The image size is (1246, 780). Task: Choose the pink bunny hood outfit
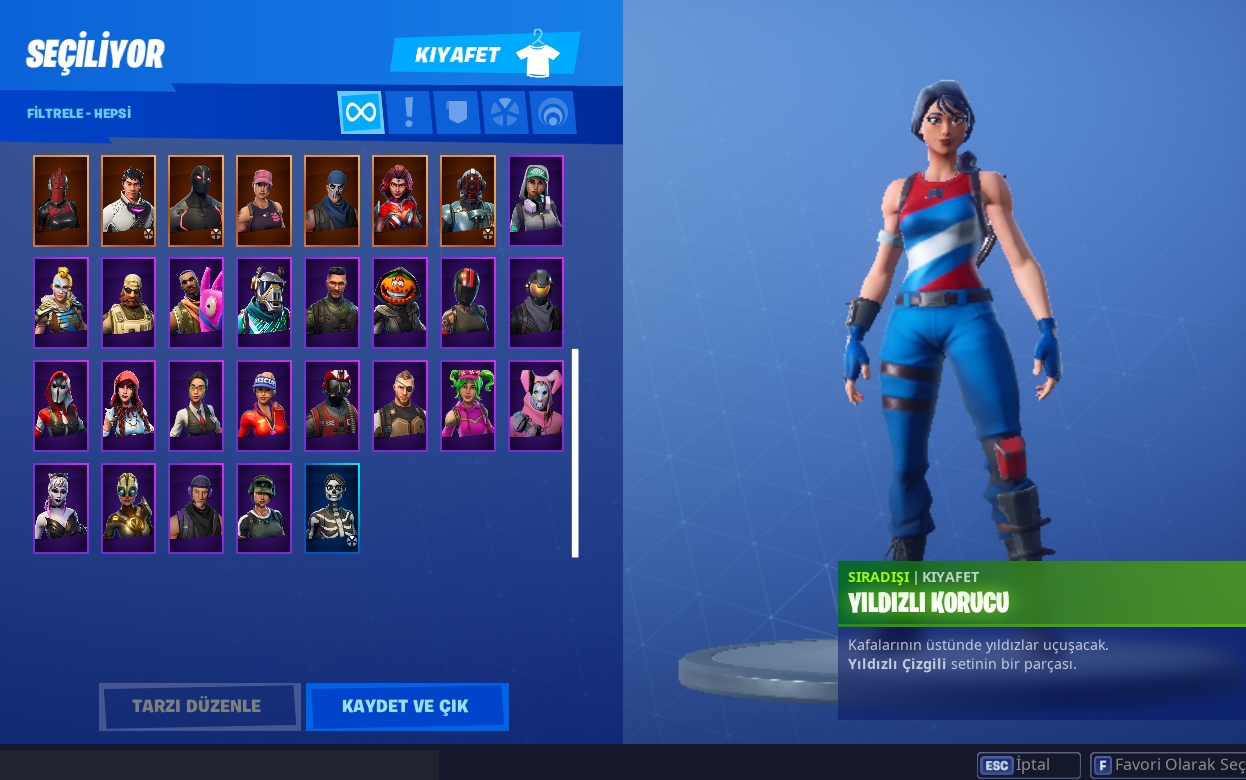point(536,406)
